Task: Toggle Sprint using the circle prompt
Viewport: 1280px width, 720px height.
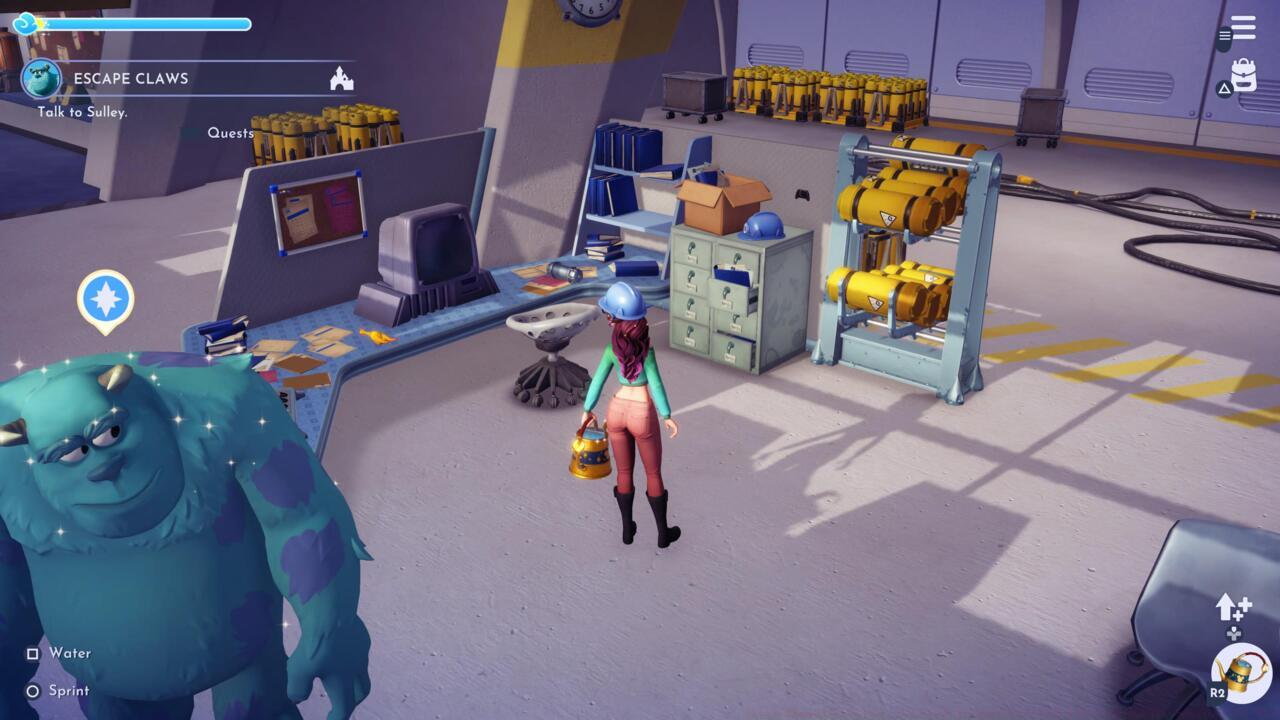Action: click(33, 691)
